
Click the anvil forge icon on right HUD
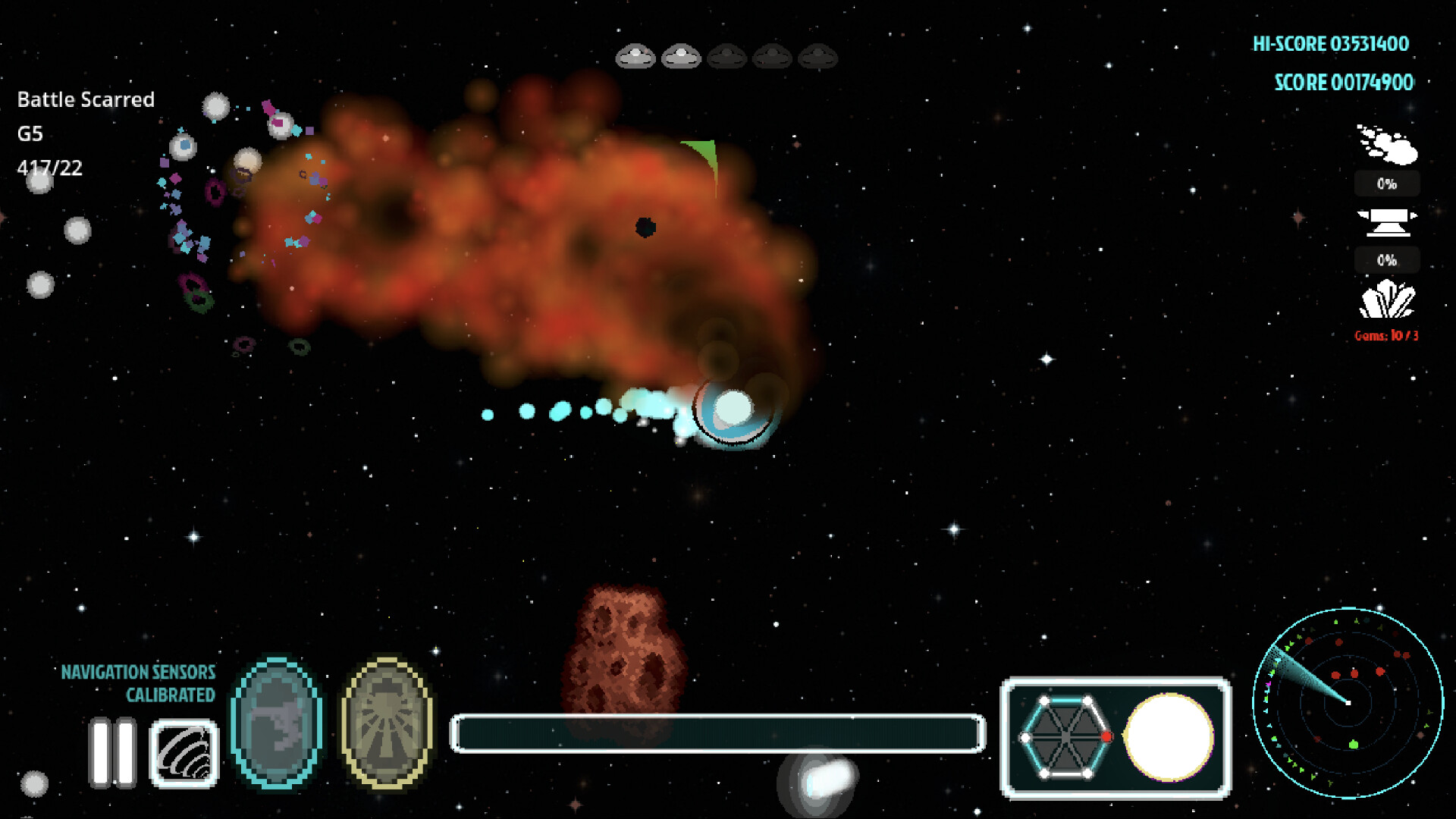tap(1386, 221)
